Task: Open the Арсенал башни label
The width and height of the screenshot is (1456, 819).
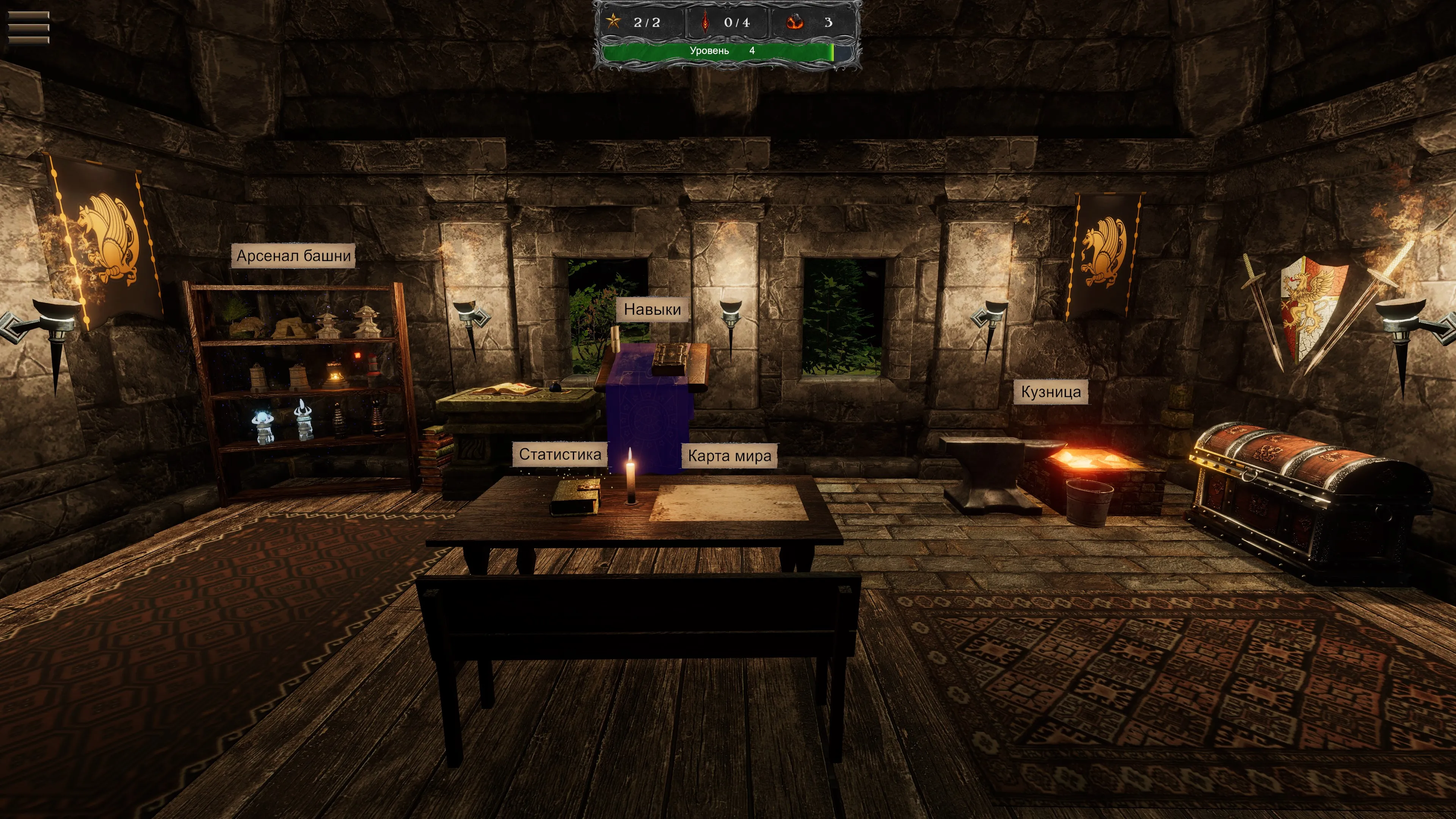Action: (x=293, y=256)
